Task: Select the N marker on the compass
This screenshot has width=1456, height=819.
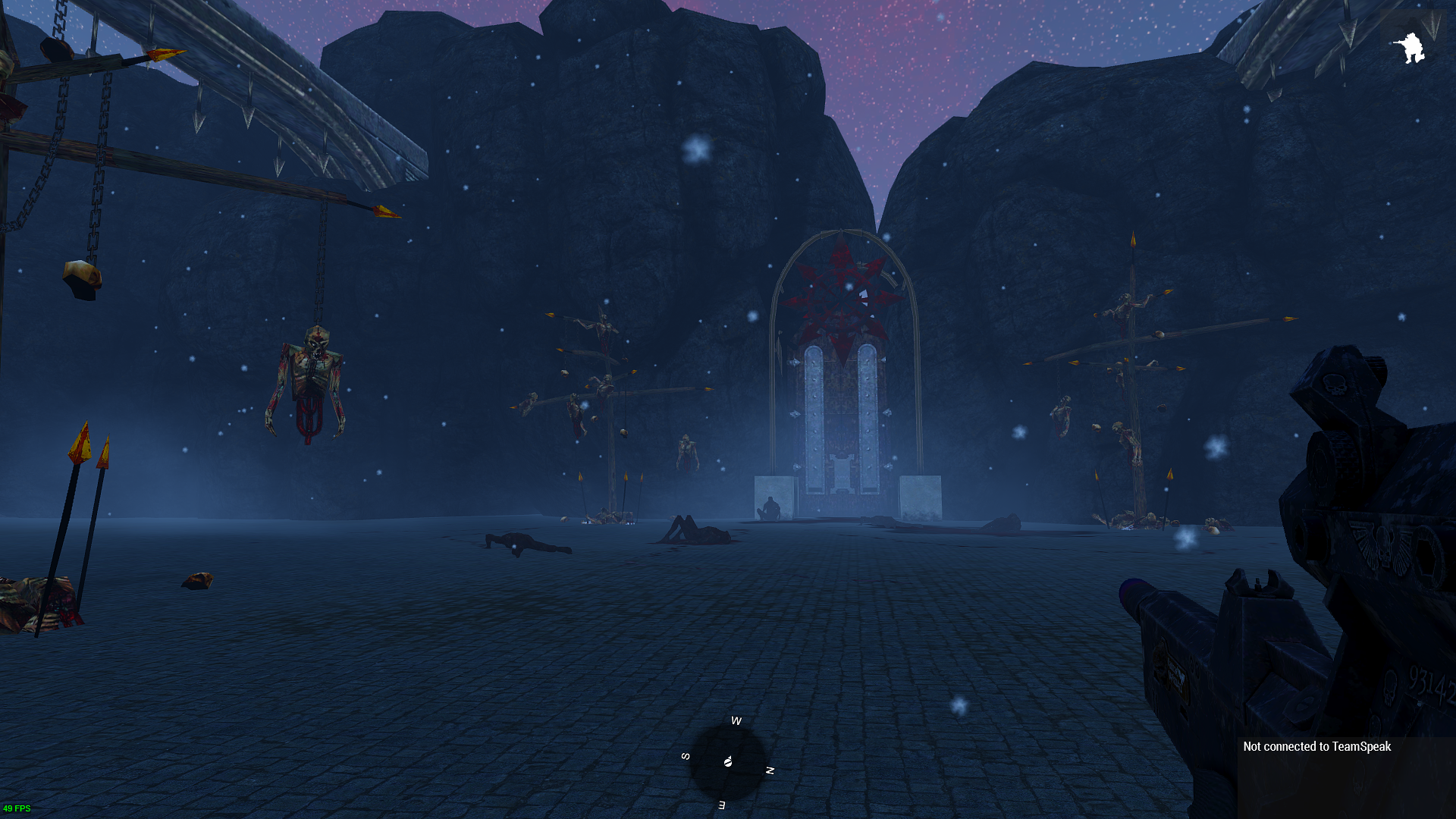Action: [x=771, y=769]
